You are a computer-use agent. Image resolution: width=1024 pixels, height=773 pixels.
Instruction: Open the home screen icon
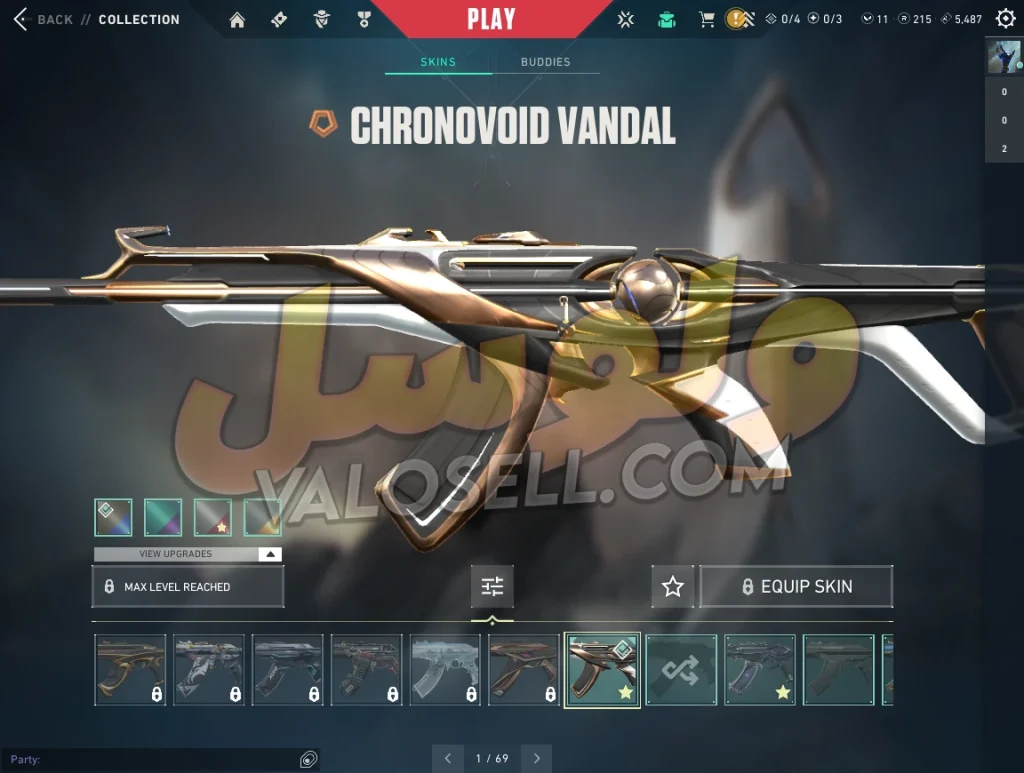tap(237, 19)
